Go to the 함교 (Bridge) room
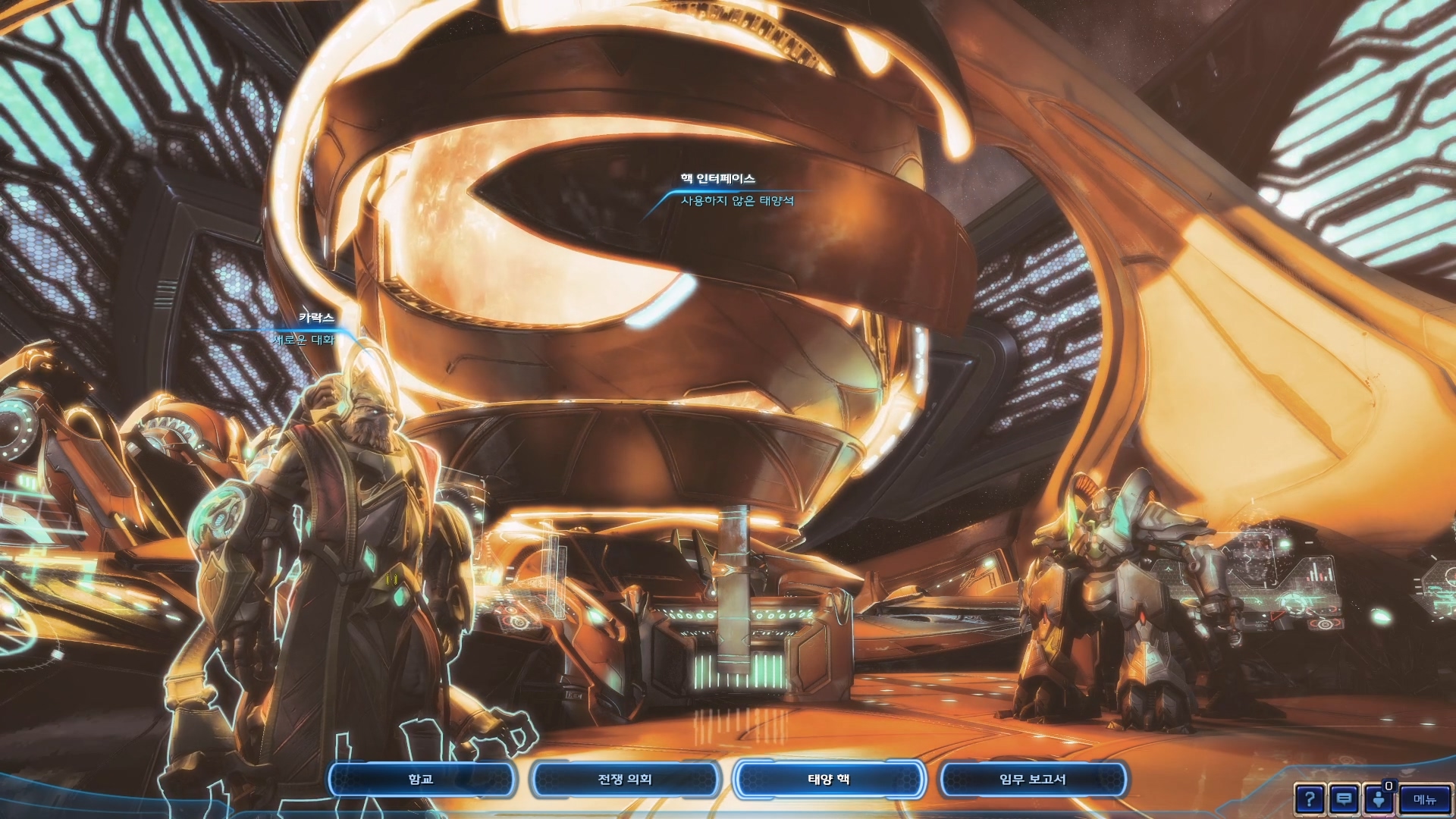Viewport: 1456px width, 819px height. click(422, 780)
